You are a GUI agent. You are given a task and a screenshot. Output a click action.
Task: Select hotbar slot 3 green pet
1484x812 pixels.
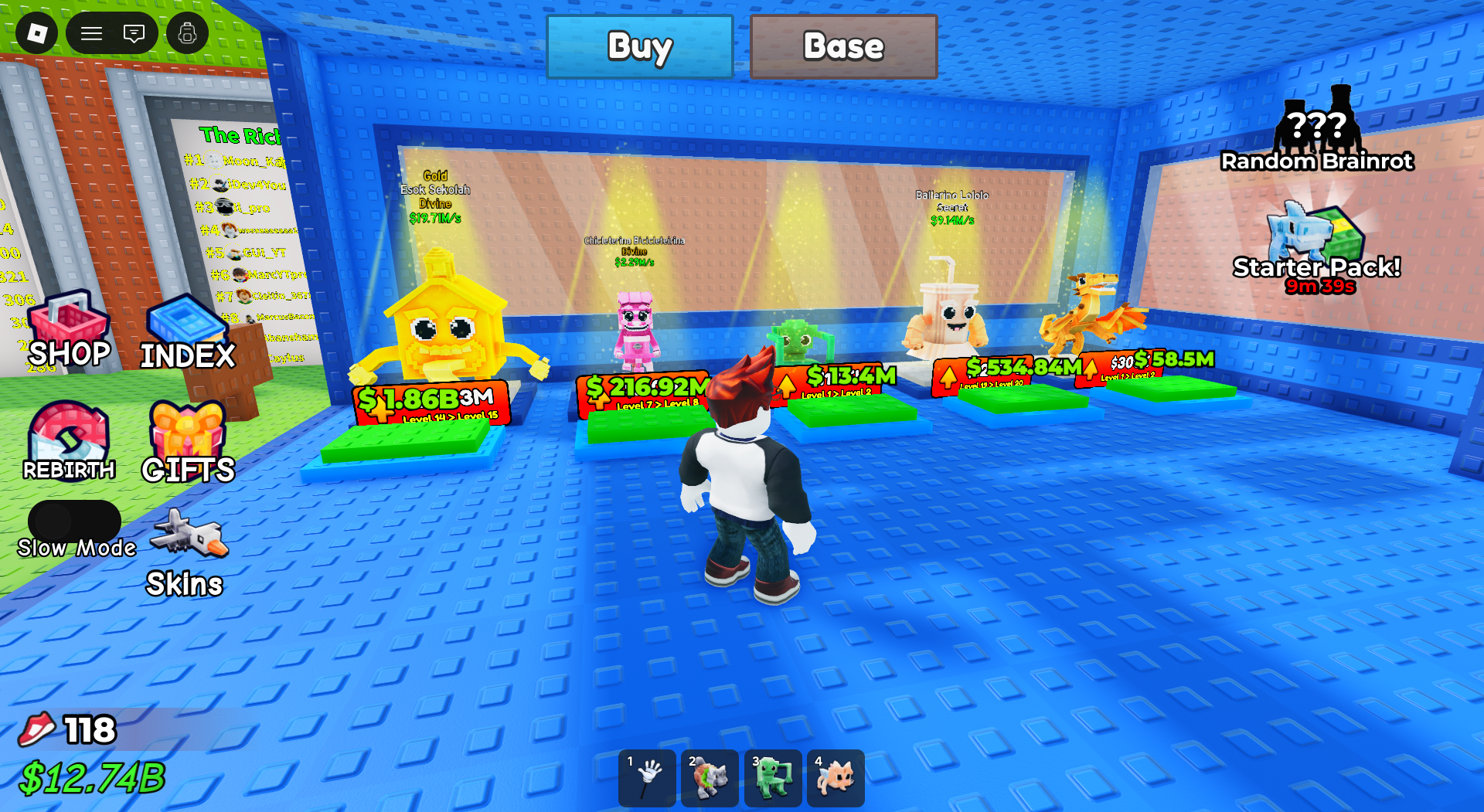pyautogui.click(x=772, y=778)
